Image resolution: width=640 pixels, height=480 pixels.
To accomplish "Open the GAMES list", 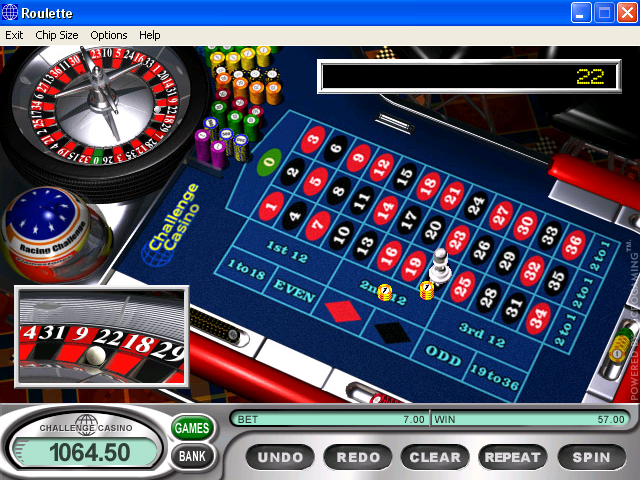I will pos(192,428).
